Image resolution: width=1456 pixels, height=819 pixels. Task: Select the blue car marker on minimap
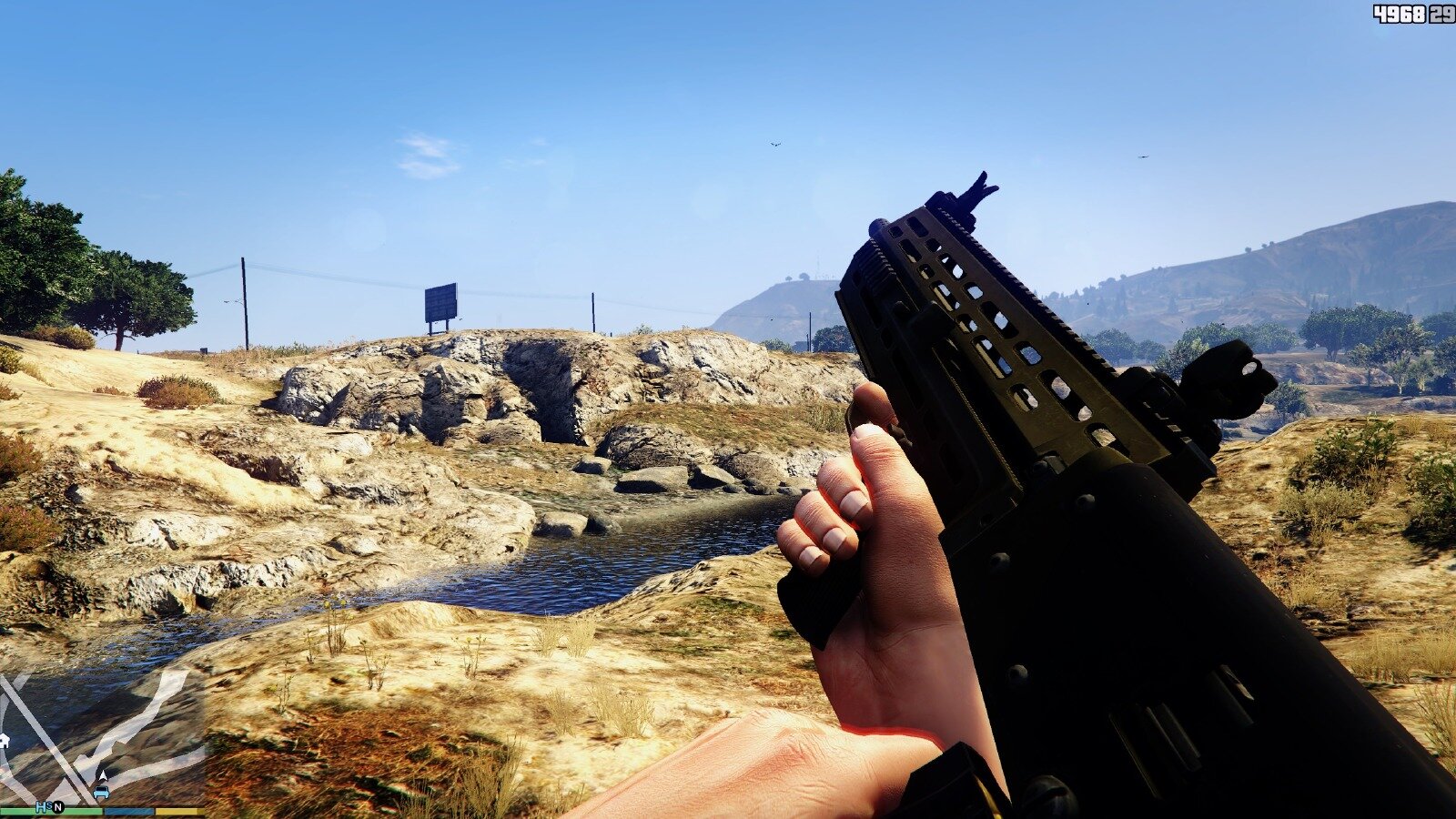[x=100, y=792]
